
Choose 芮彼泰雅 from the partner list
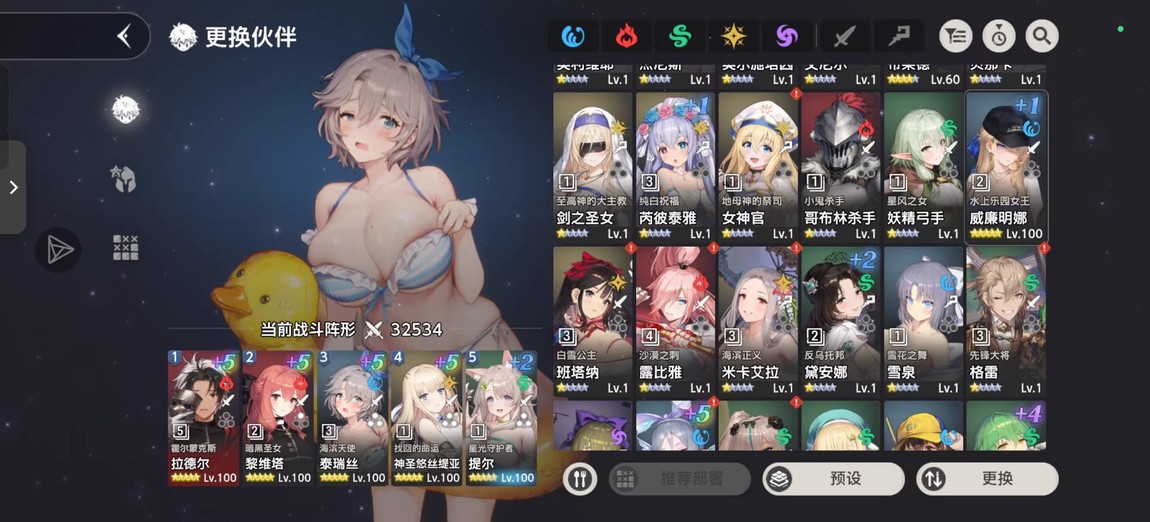(675, 166)
